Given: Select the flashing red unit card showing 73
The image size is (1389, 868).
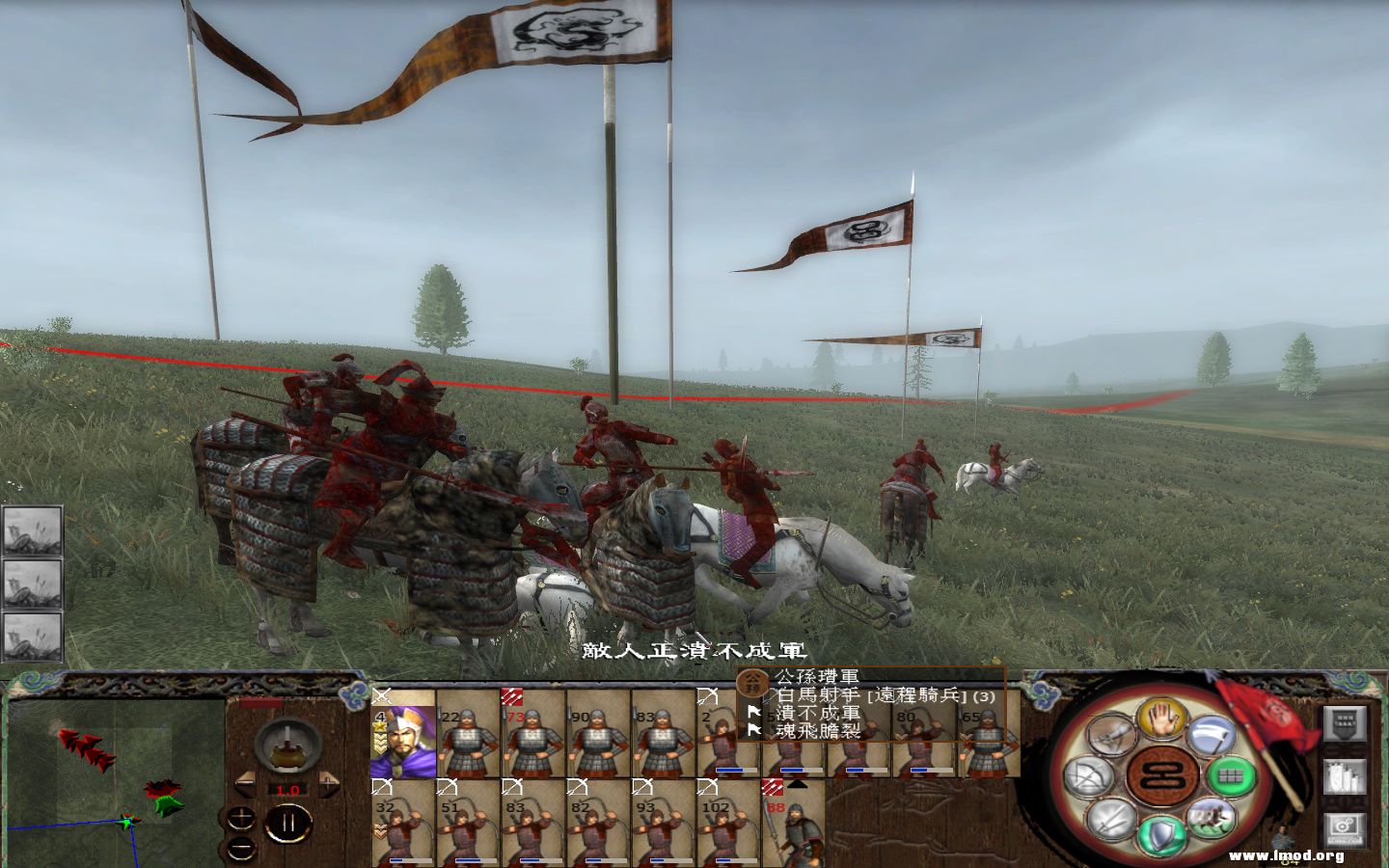Looking at the screenshot, I should pos(531,738).
